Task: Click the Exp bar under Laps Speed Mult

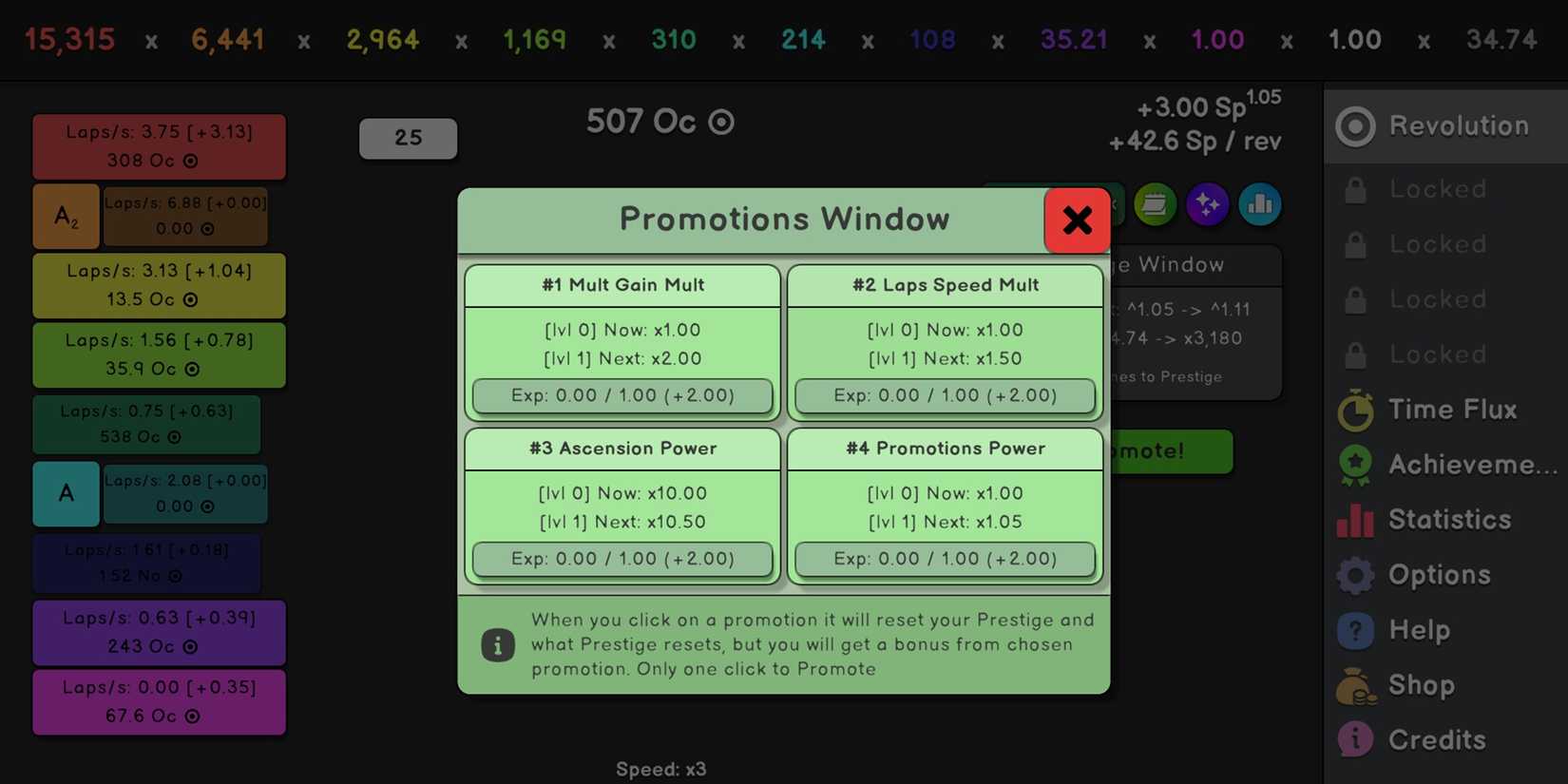Action: point(944,395)
